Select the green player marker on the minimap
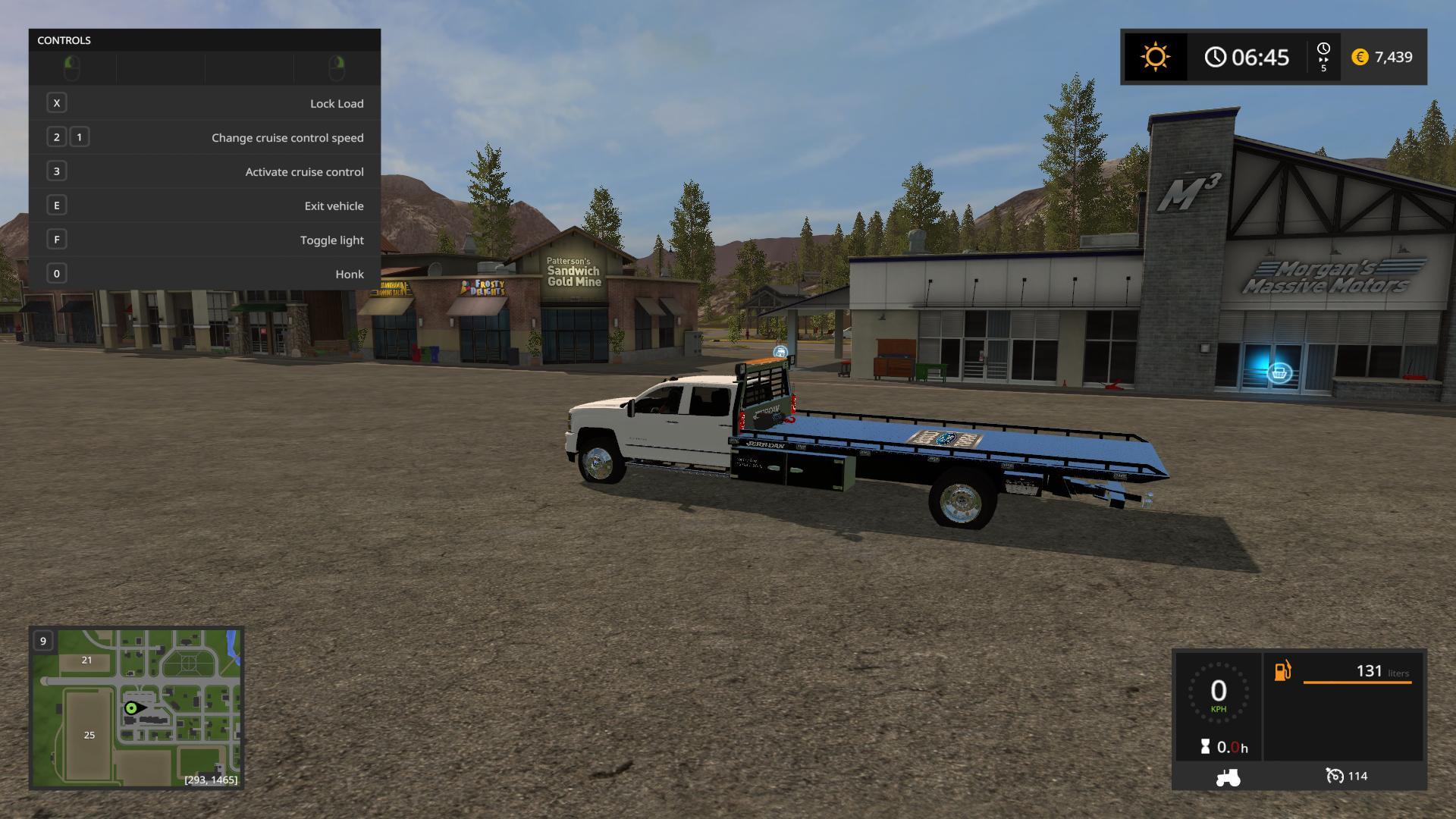1456x819 pixels. tap(132, 708)
